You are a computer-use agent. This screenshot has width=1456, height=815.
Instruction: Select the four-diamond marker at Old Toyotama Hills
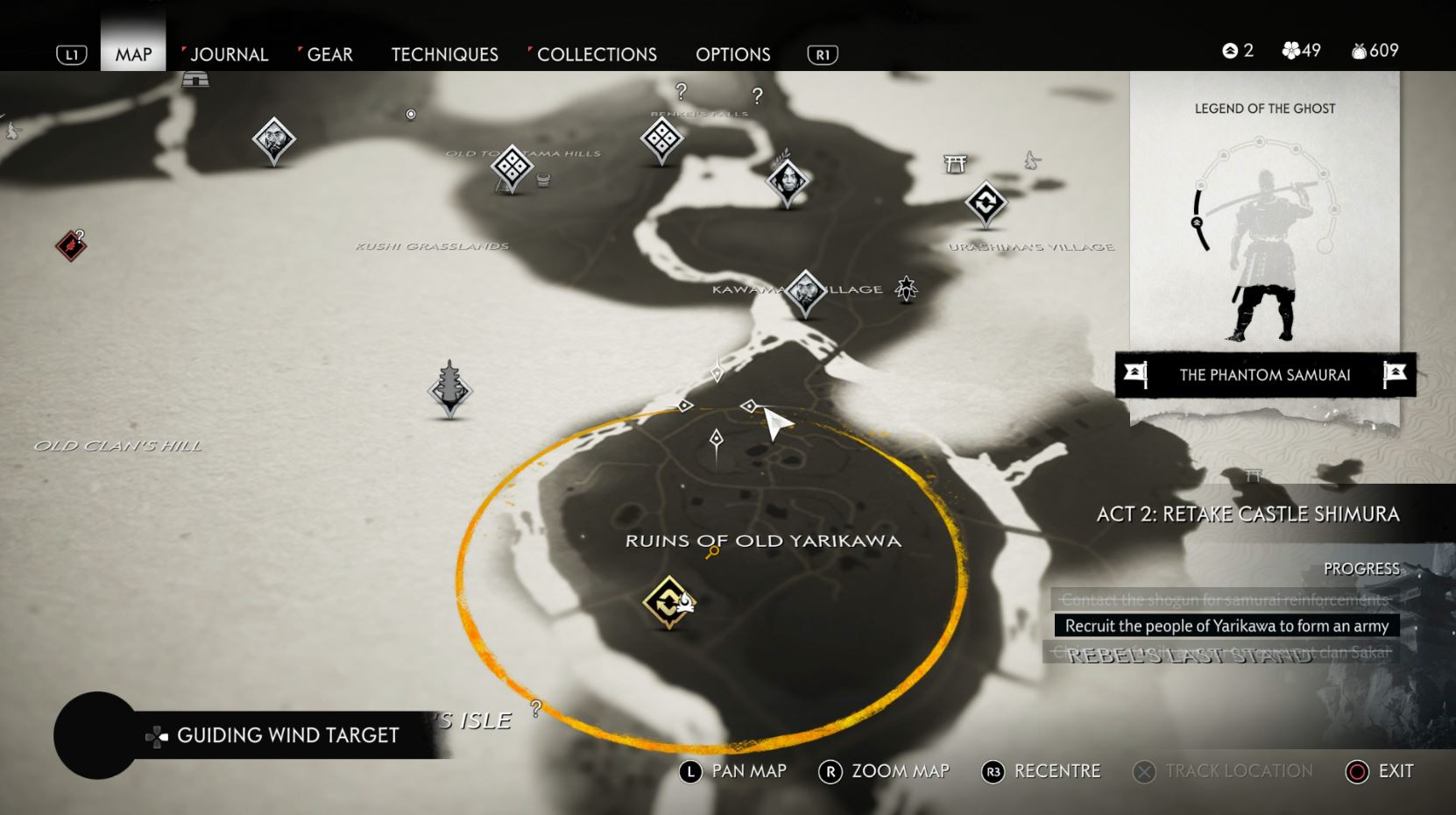512,165
